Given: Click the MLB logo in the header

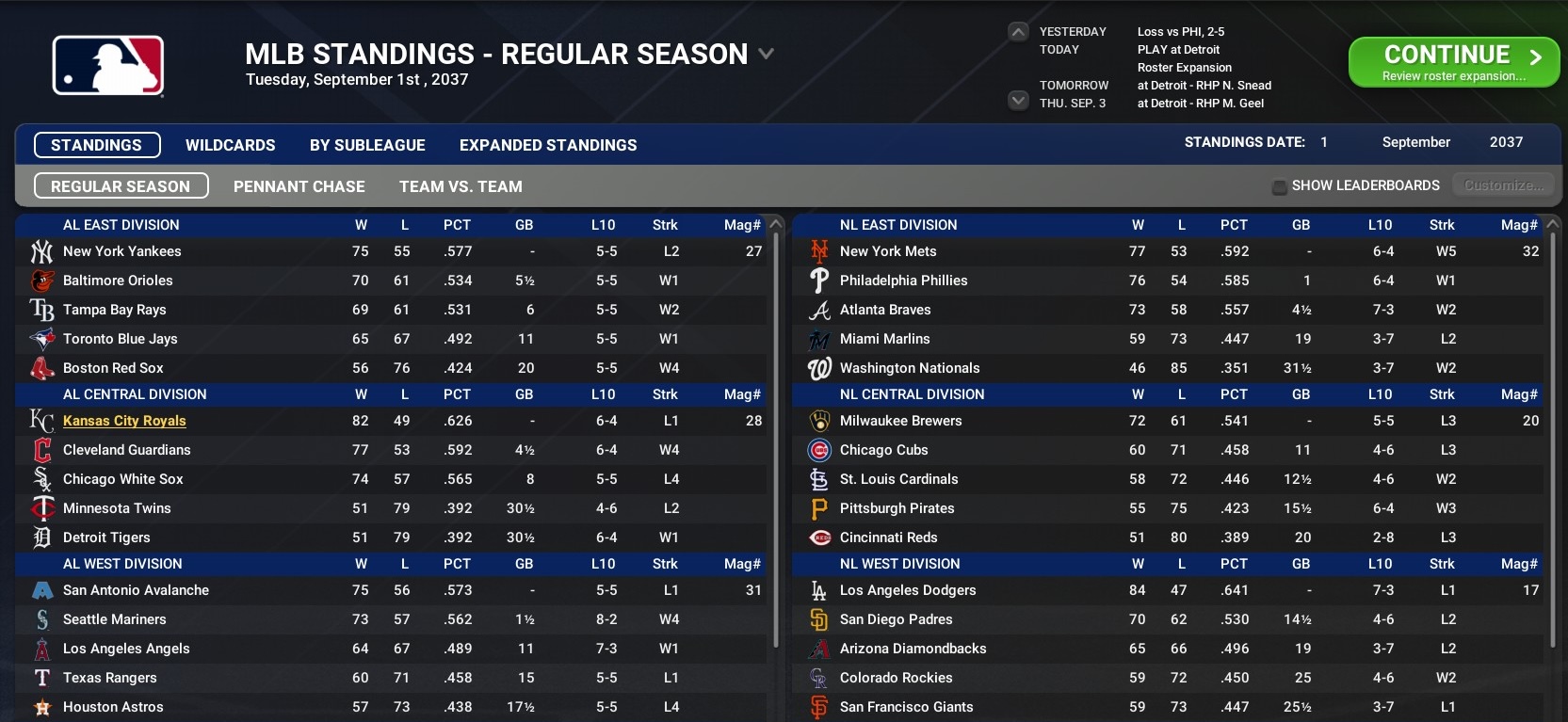Looking at the screenshot, I should 106,65.
